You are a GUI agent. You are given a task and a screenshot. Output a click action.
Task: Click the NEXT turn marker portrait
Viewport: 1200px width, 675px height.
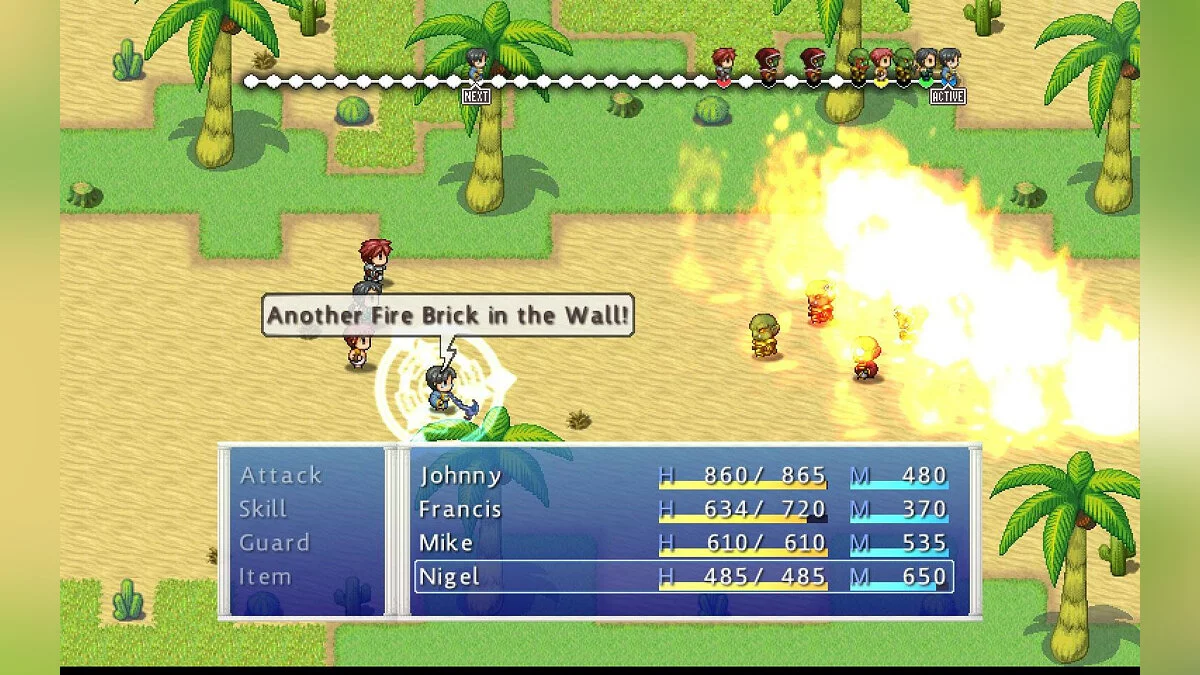click(476, 65)
